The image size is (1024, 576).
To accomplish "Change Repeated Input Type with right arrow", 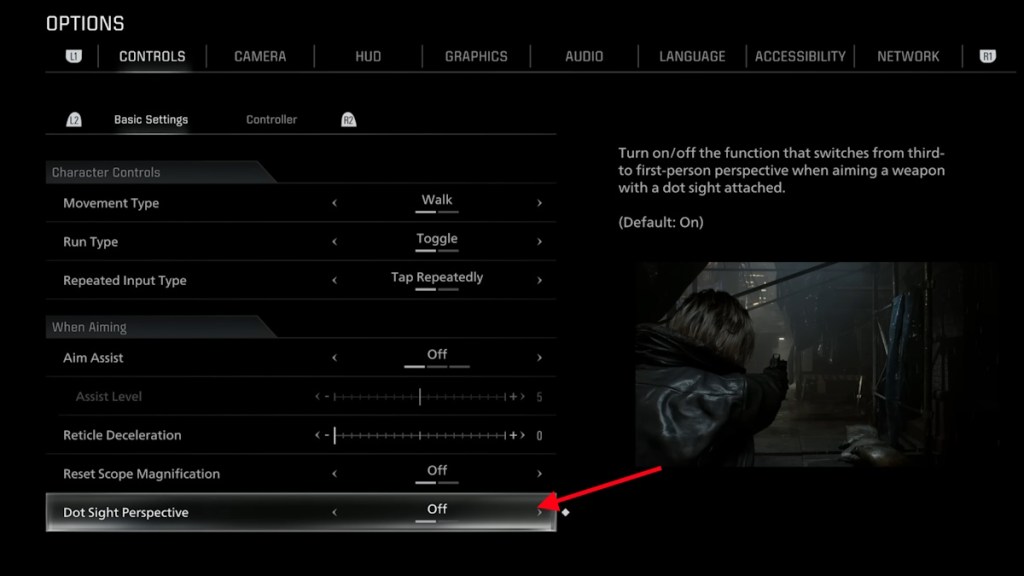I will click(539, 281).
